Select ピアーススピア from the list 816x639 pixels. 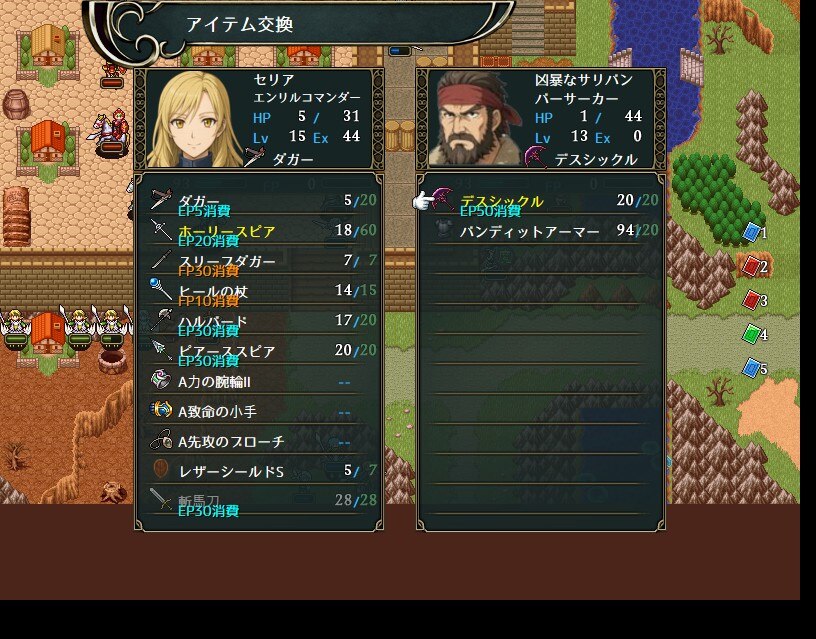click(260, 351)
